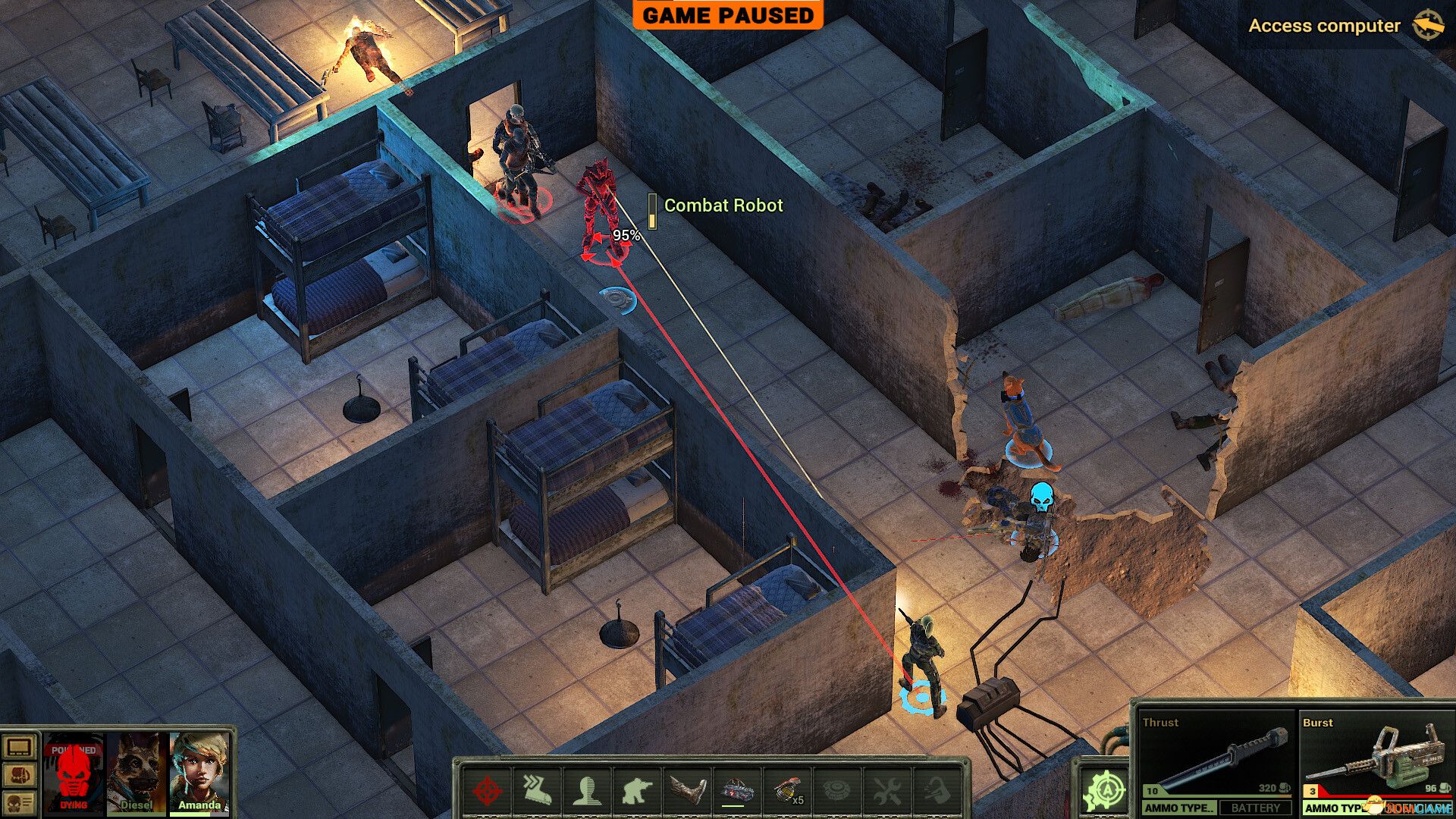Open the AMMO TYPE selector under Thrust
This screenshot has width=1456, height=819.
coord(1181,809)
